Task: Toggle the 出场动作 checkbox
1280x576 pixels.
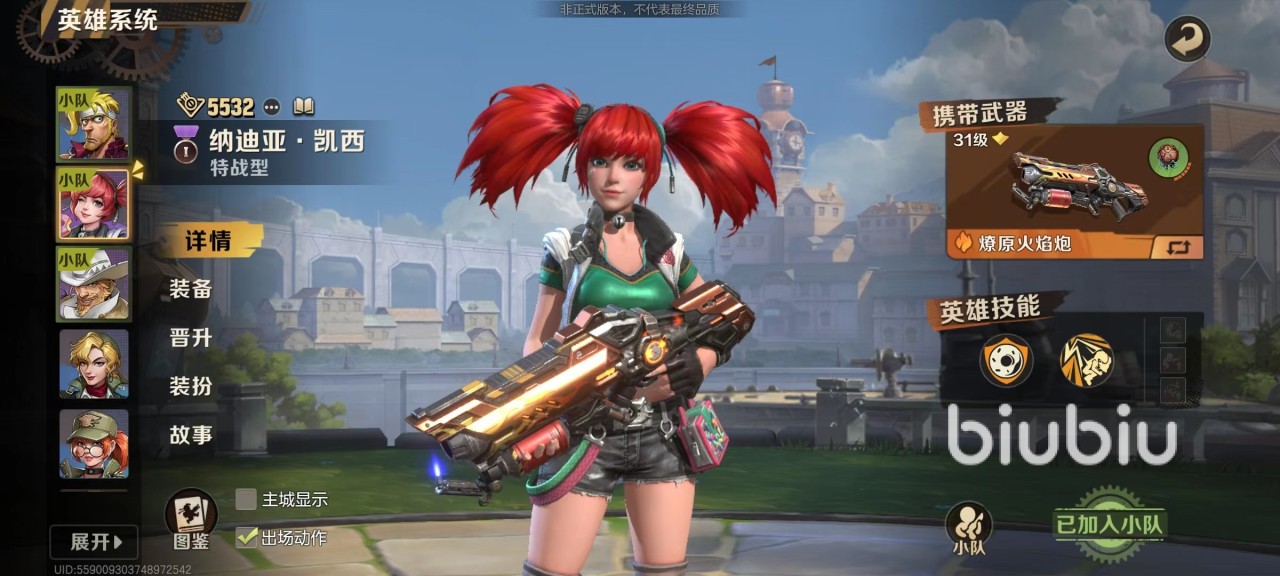Action: (246, 537)
